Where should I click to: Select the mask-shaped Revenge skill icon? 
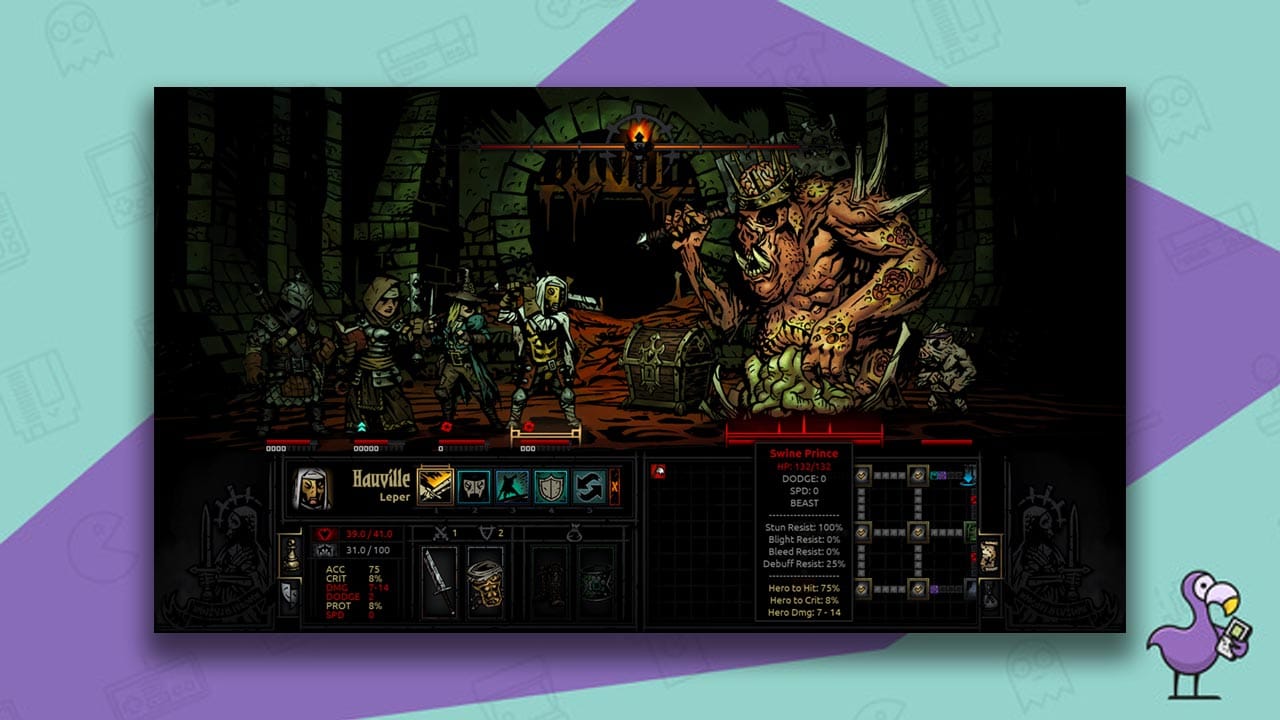pos(475,487)
